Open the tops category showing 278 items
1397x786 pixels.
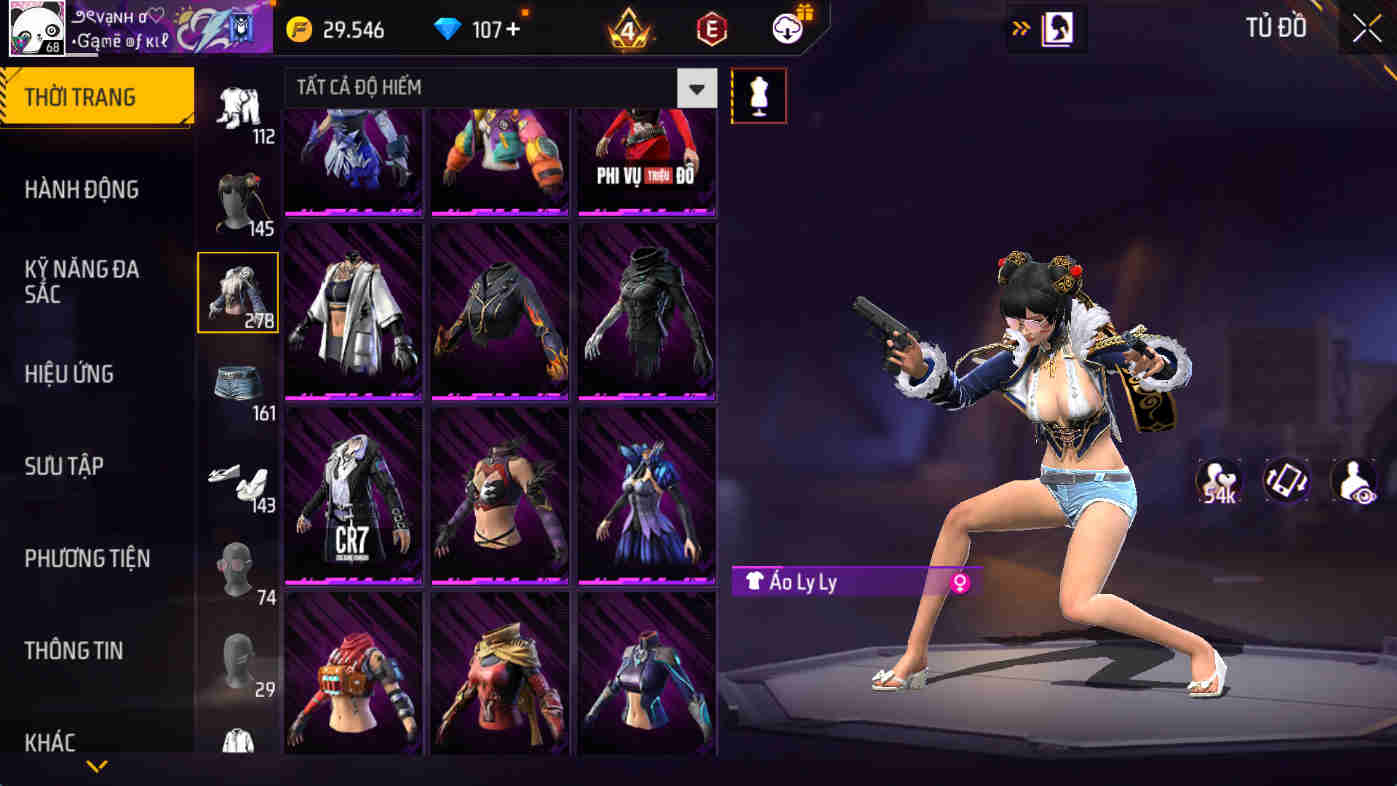238,295
